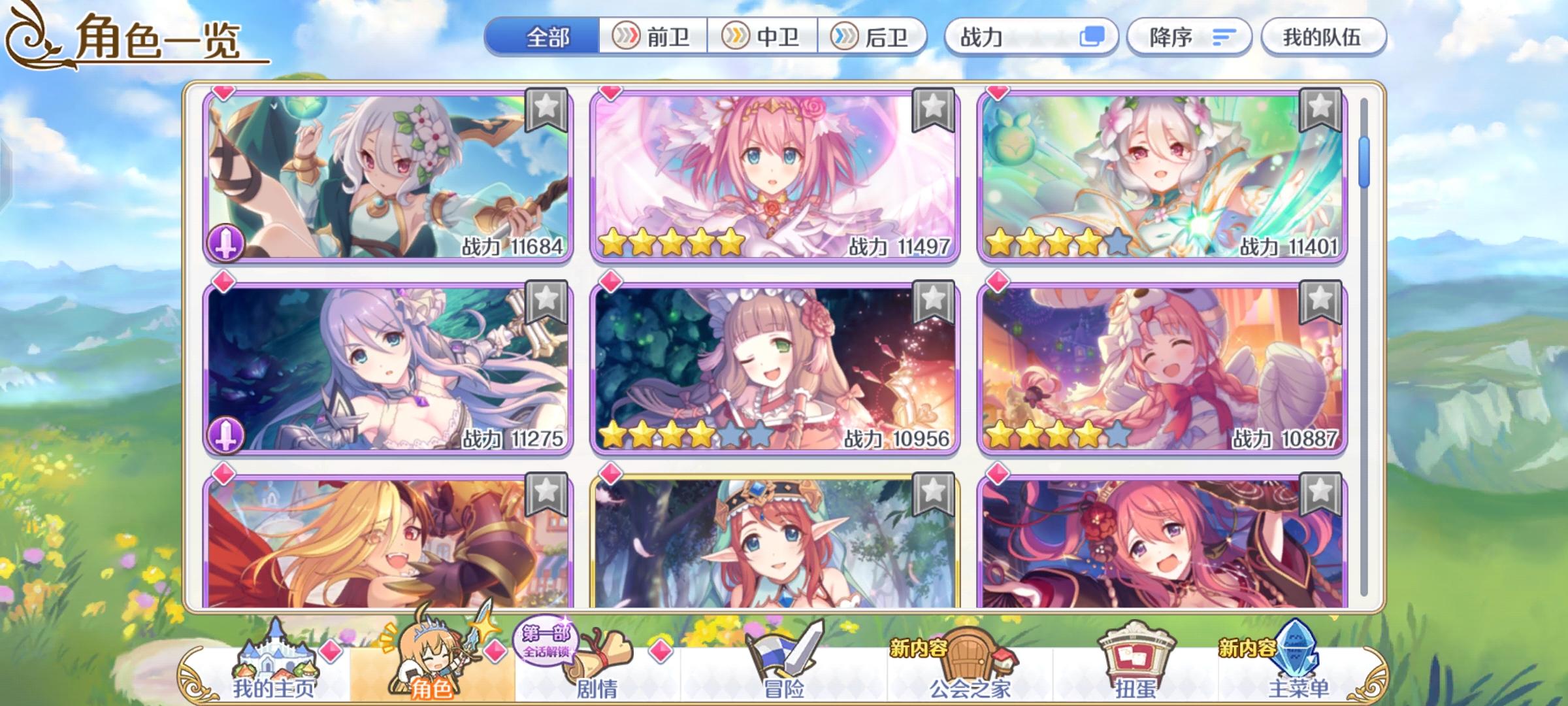Image resolution: width=1568 pixels, height=706 pixels.
Task: Toggle the favorite star on the 11684 power card
Action: pos(546,111)
